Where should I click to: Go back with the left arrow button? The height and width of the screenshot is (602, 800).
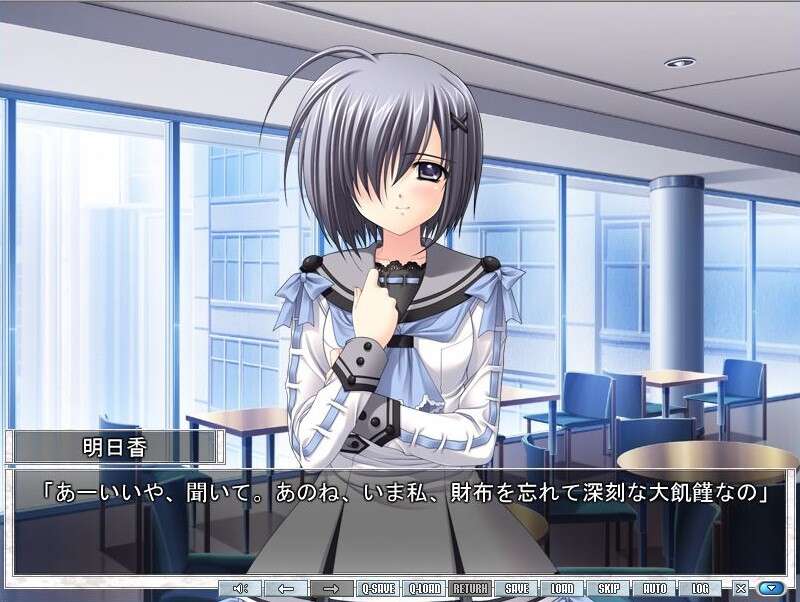286,589
